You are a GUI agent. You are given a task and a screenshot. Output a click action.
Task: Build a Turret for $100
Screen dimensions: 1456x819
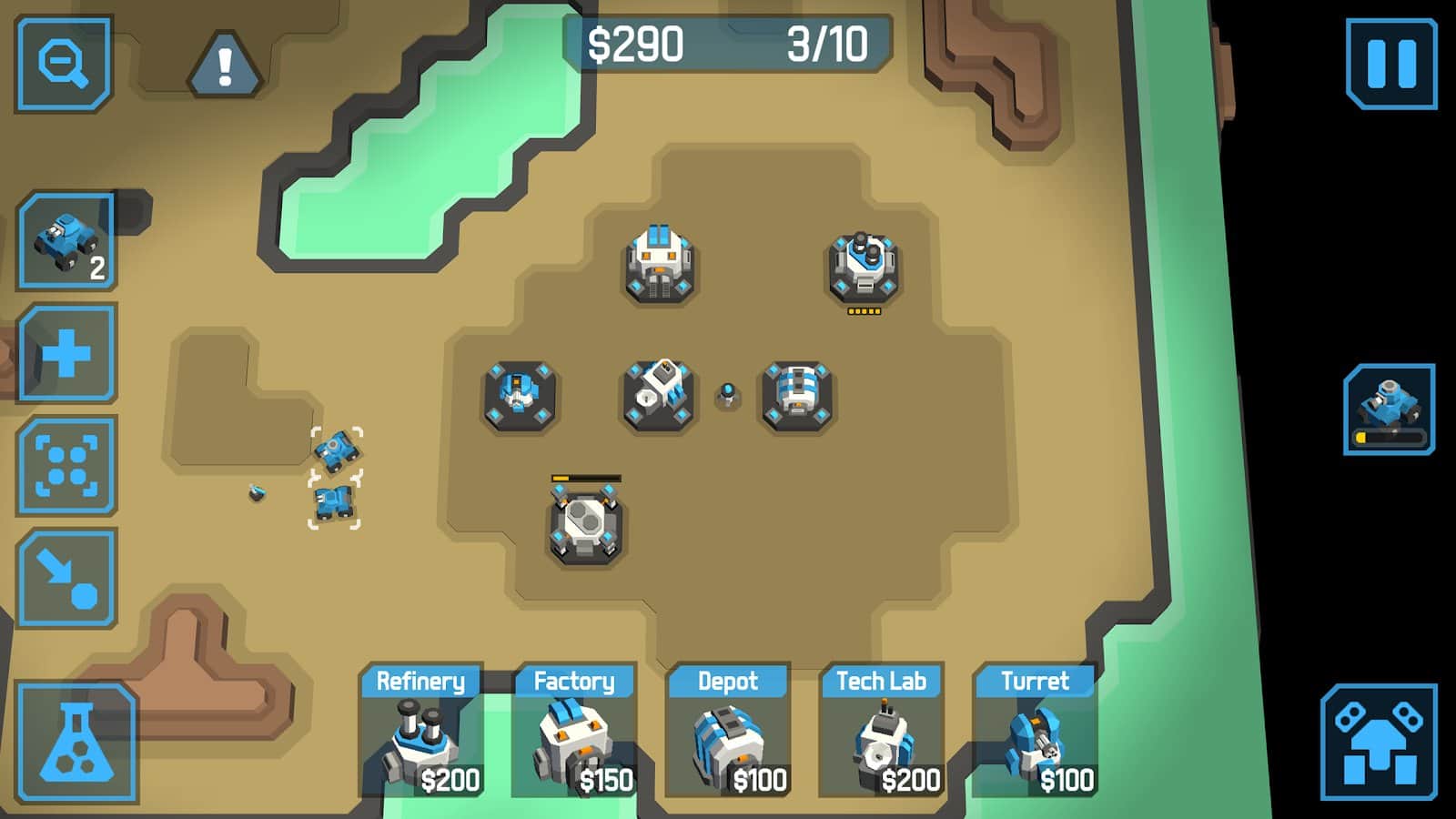(x=1036, y=737)
